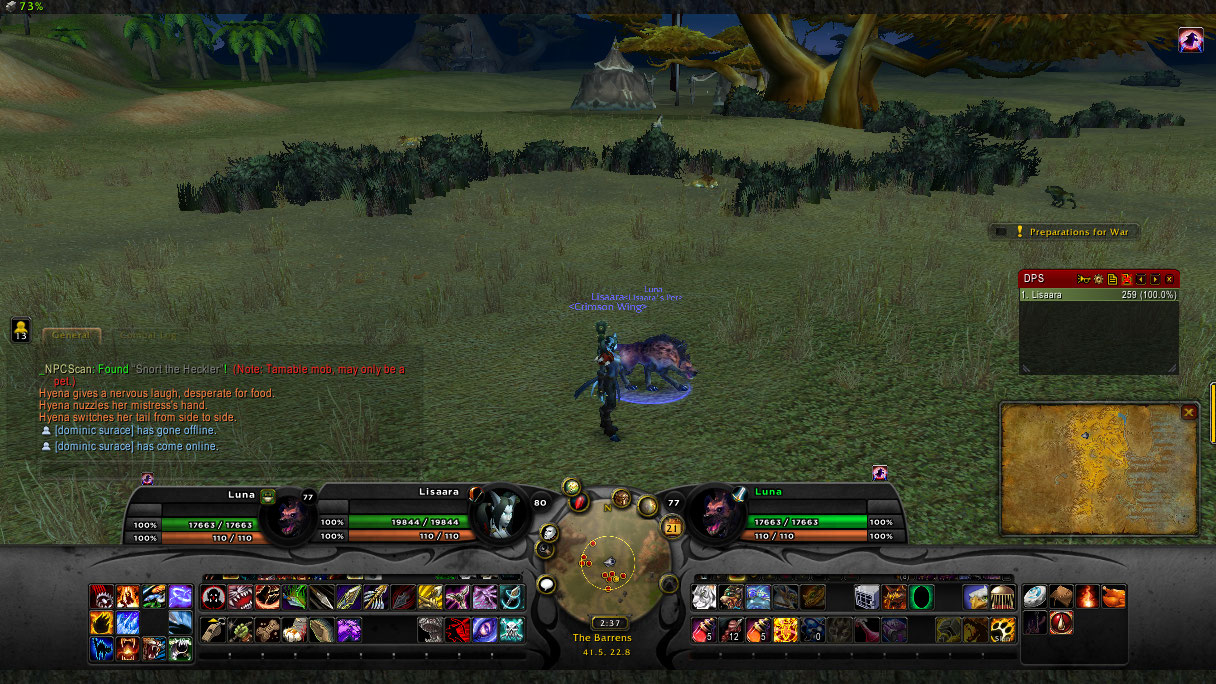This screenshot has height=684, width=1216.
Task: Close the Barrens map panel
Action: click(1188, 412)
